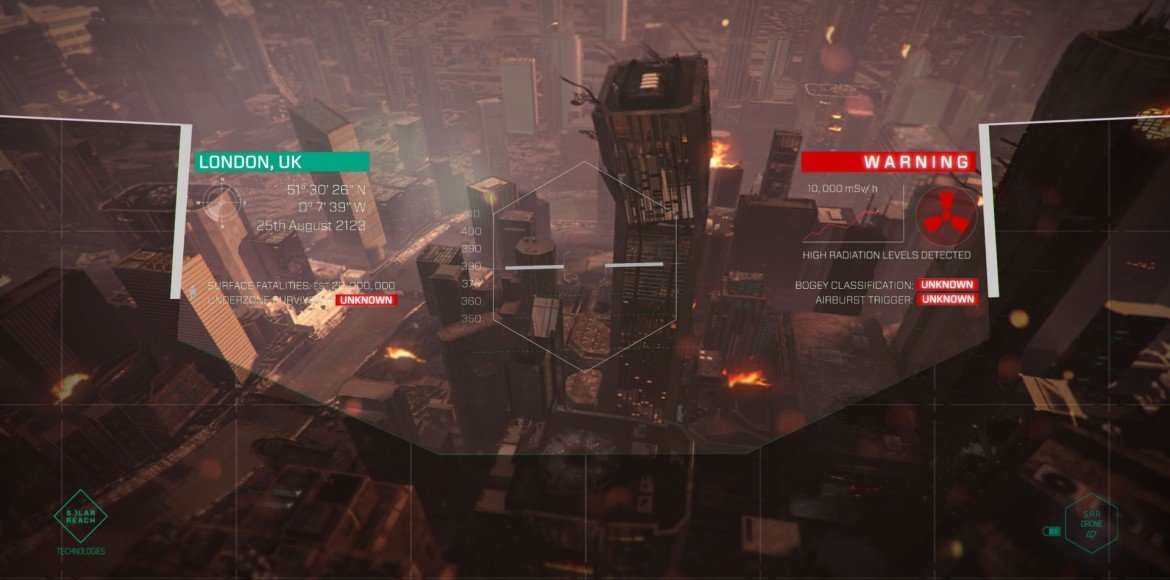Select the green London, UK location label
The width and height of the screenshot is (1170, 580).
pyautogui.click(x=281, y=162)
